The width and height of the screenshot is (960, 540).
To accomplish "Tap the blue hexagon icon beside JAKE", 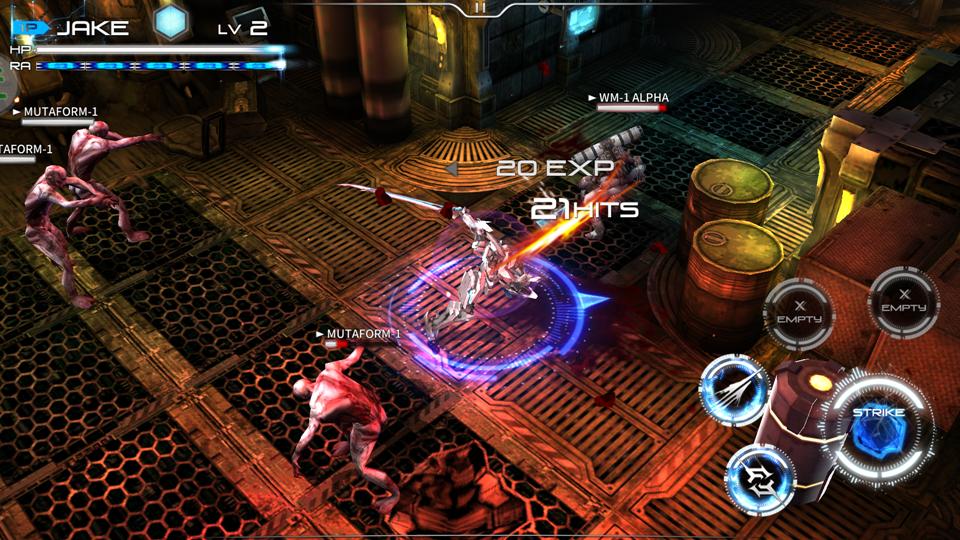I will click(x=170, y=24).
